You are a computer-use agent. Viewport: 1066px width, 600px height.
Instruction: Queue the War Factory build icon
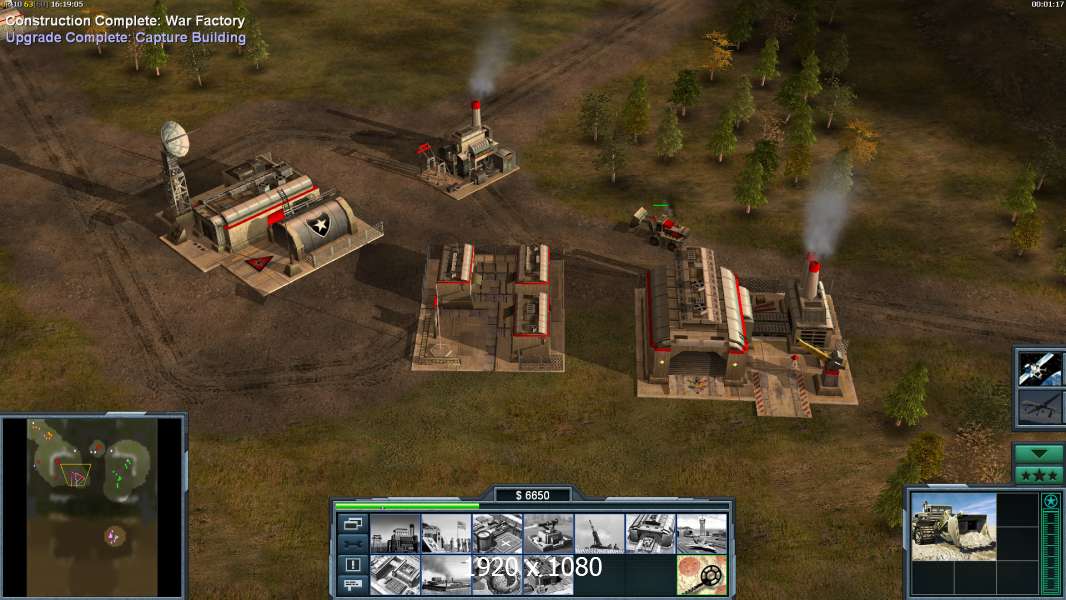(650, 533)
